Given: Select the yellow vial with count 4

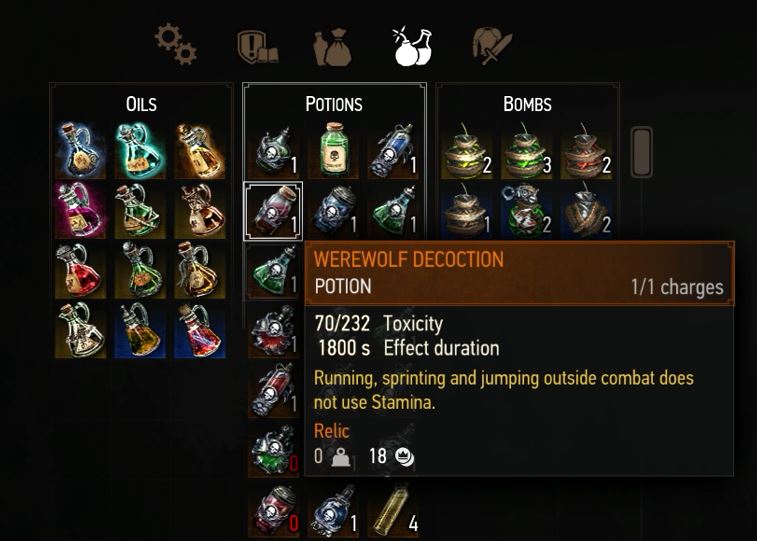Looking at the screenshot, I should coord(392,511).
